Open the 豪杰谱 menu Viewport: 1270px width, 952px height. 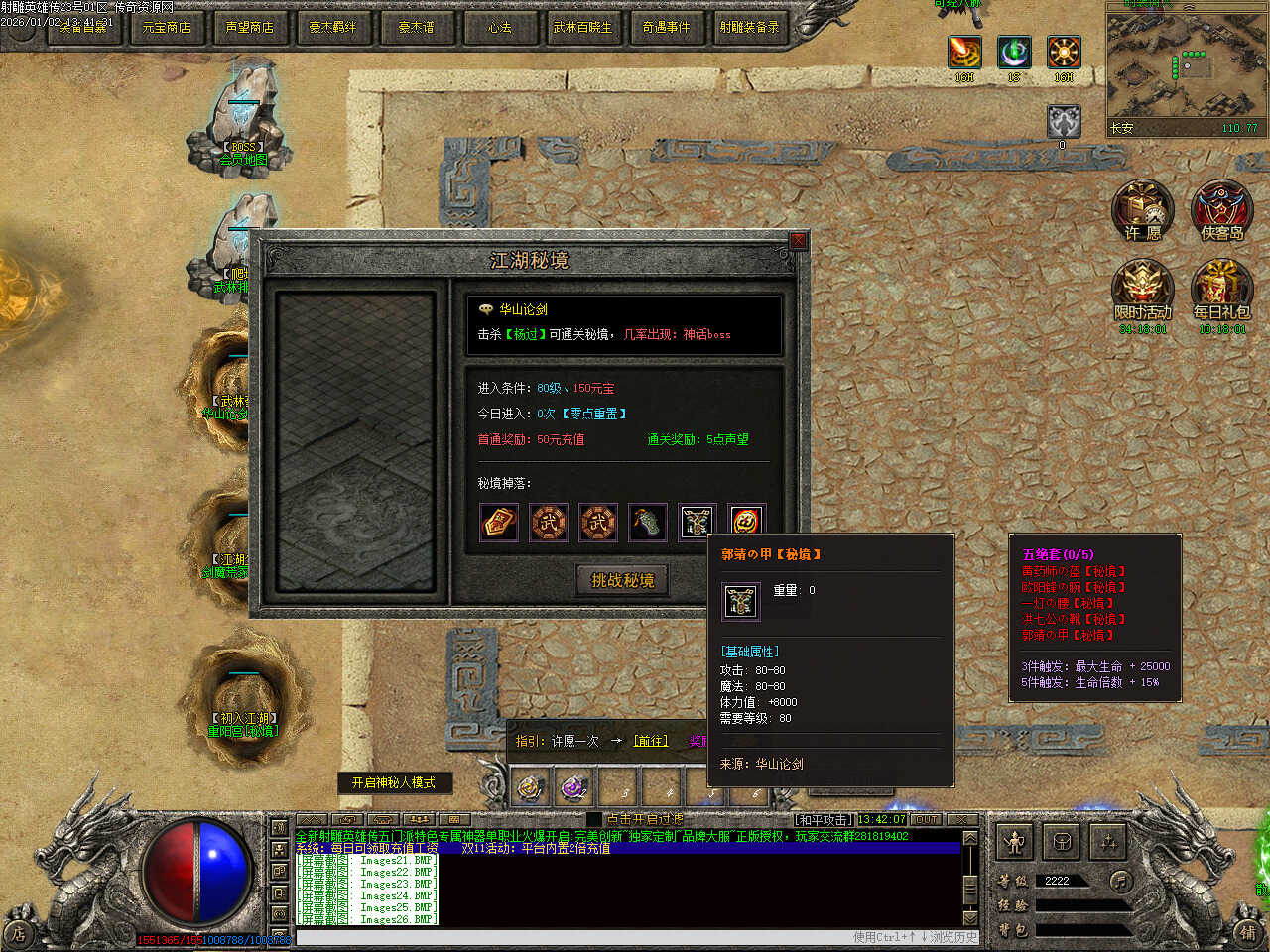coord(416,27)
